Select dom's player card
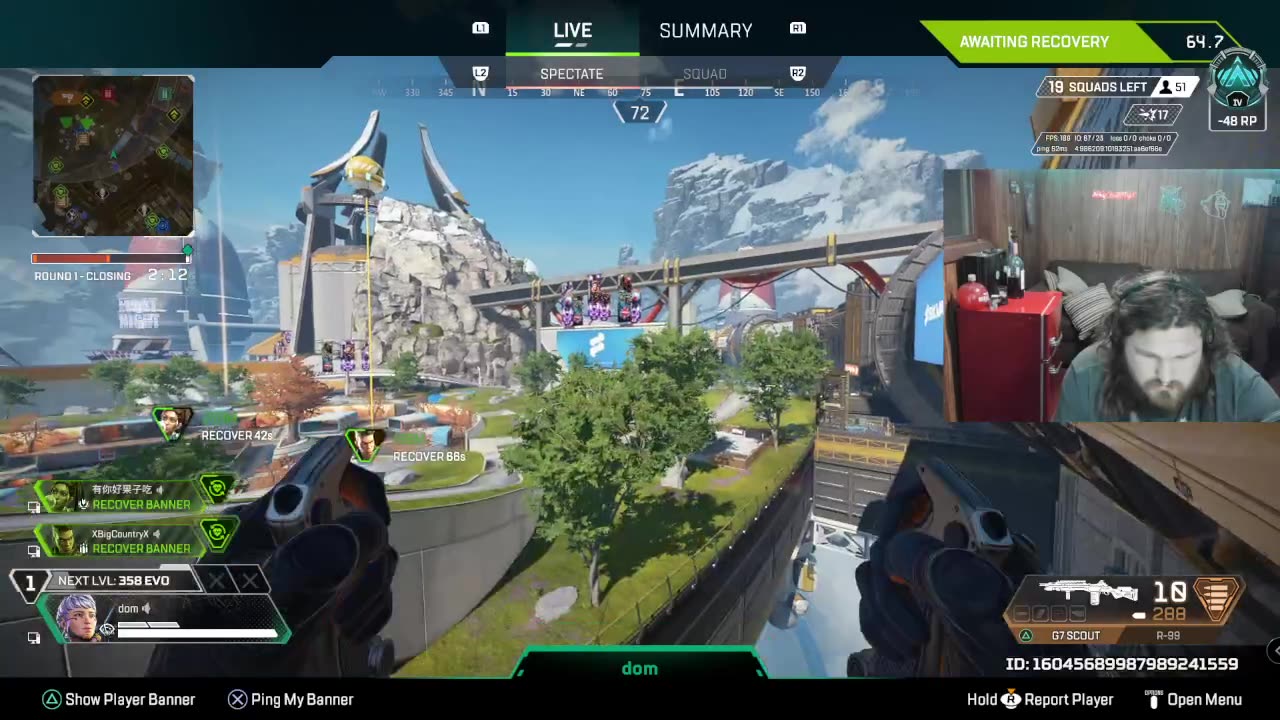Viewport: 1280px width, 720px height. [165, 619]
